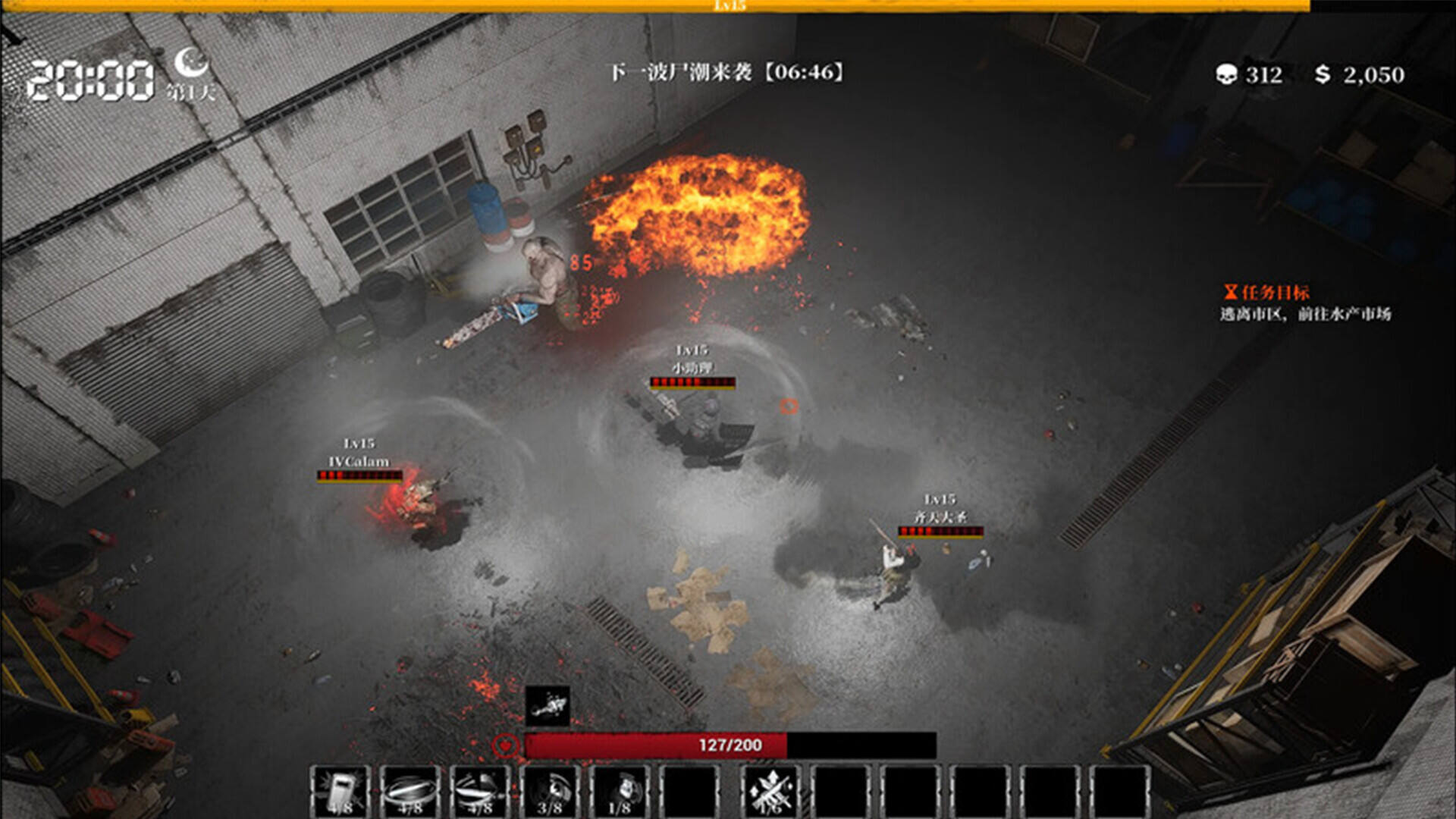Click the dollar money icon
The width and height of the screenshot is (1456, 819).
[1323, 74]
